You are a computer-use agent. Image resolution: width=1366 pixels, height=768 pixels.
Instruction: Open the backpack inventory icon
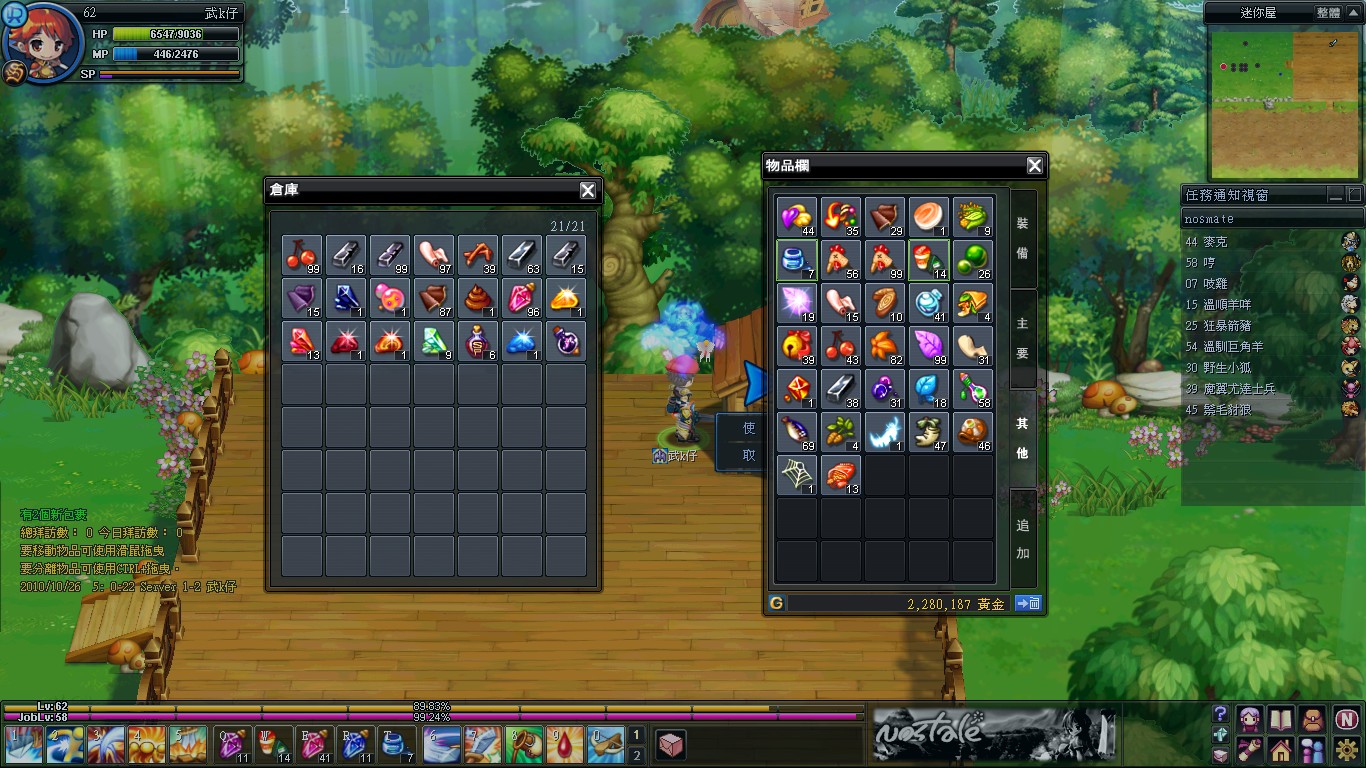[1314, 718]
